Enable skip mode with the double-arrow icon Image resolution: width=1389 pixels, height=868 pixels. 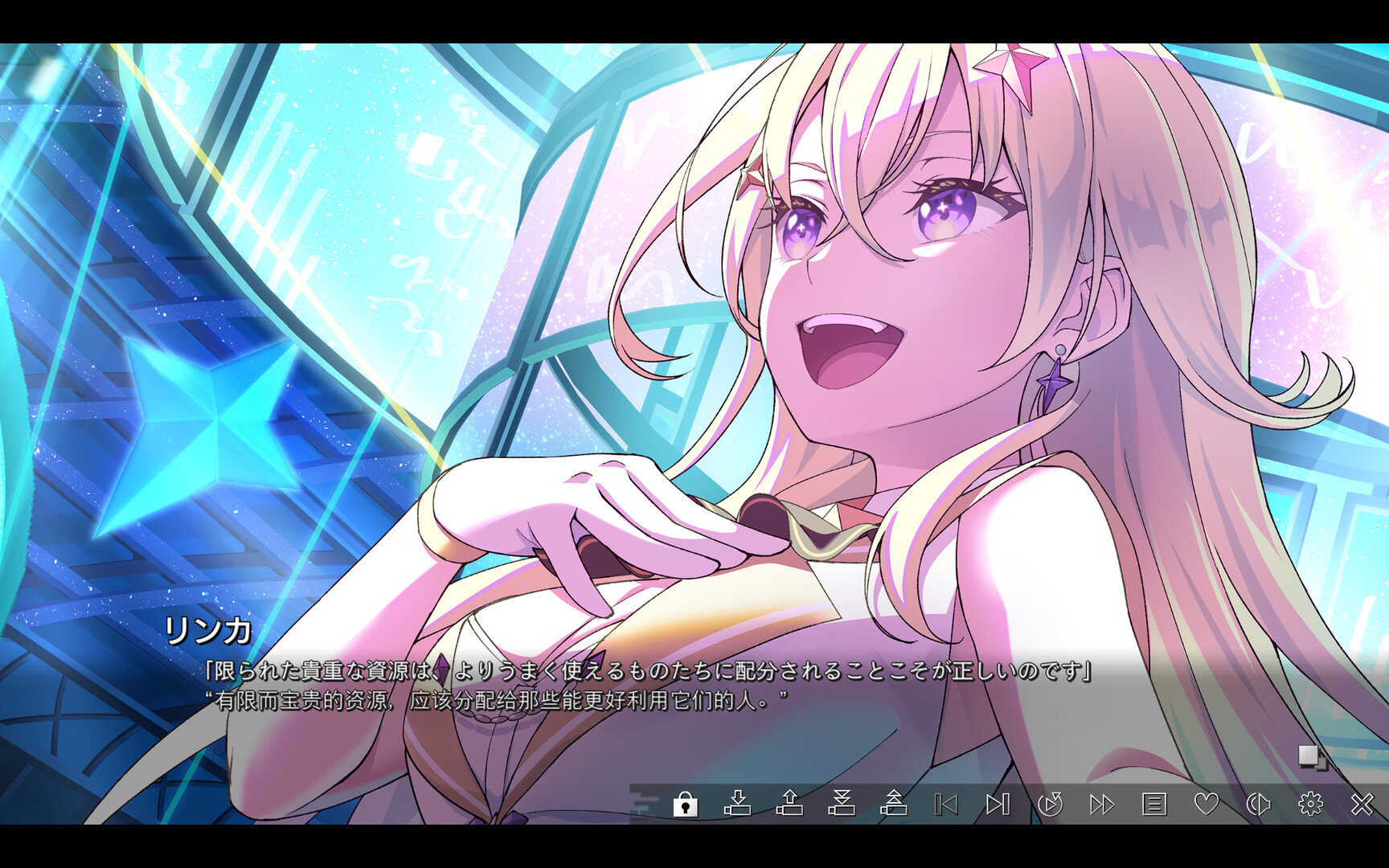(1102, 802)
